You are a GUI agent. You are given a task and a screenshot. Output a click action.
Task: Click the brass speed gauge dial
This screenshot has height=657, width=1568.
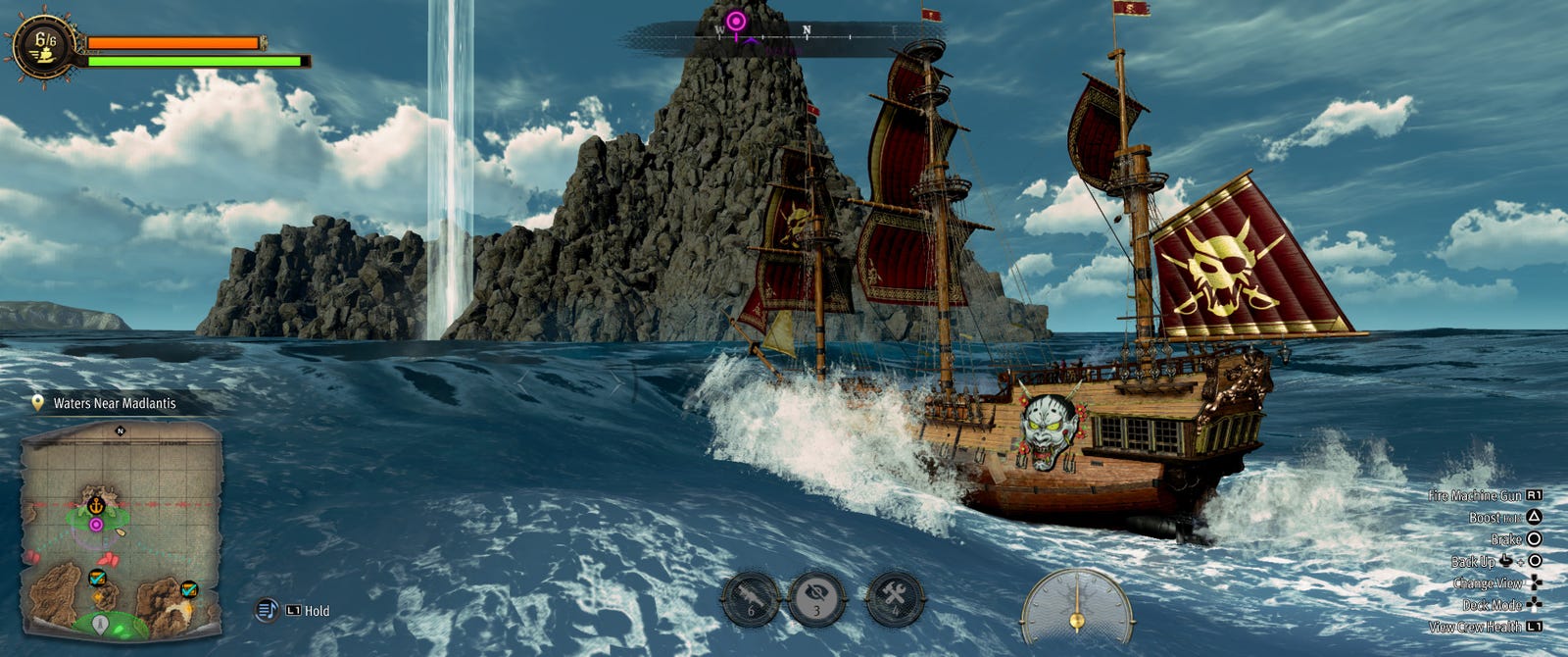(x=1076, y=608)
